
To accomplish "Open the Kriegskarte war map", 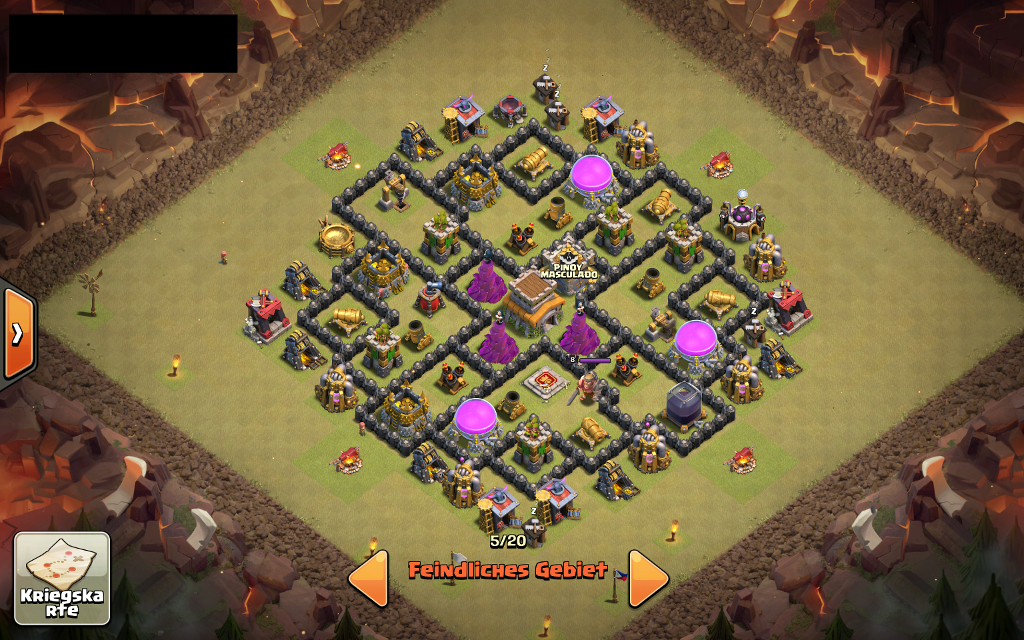I will click(62, 577).
